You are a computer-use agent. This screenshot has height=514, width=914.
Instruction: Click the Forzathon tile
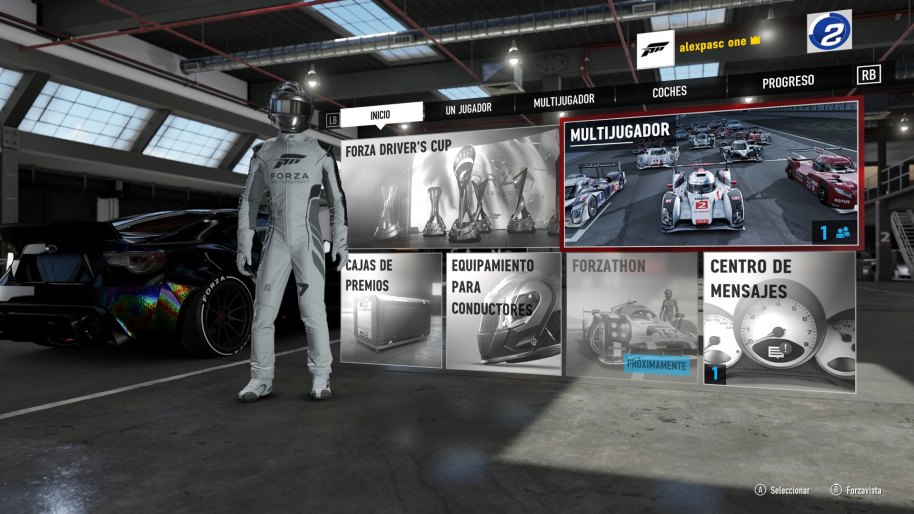(632, 313)
